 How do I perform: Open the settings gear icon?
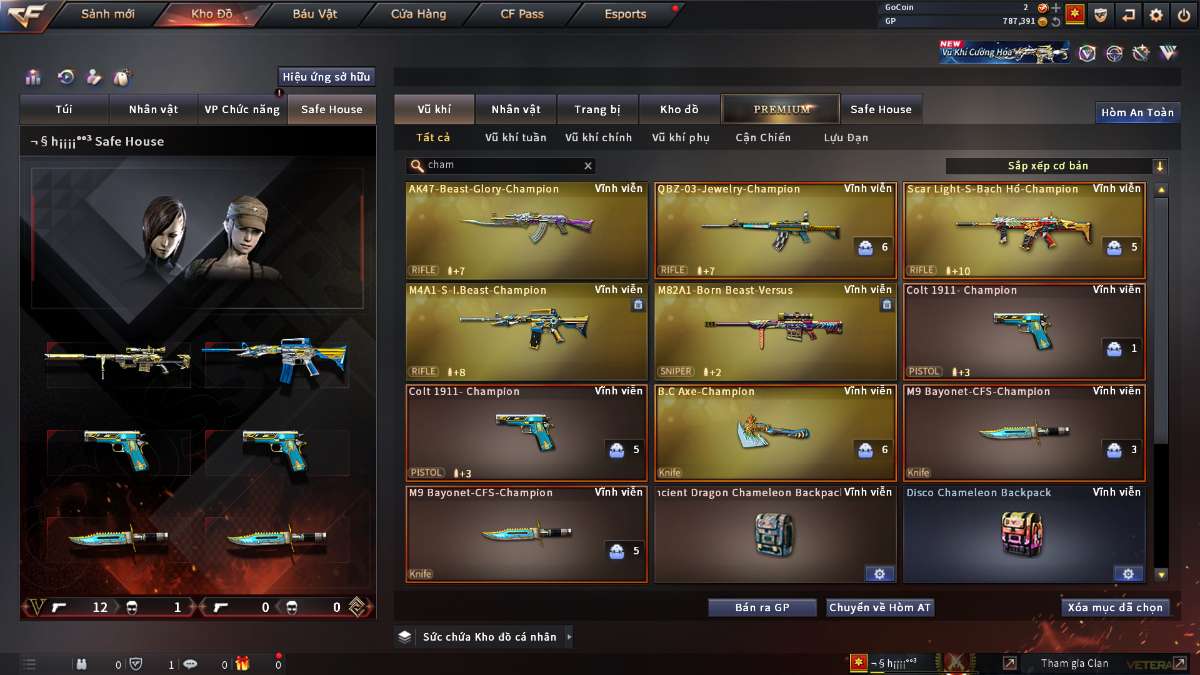(x=1156, y=14)
